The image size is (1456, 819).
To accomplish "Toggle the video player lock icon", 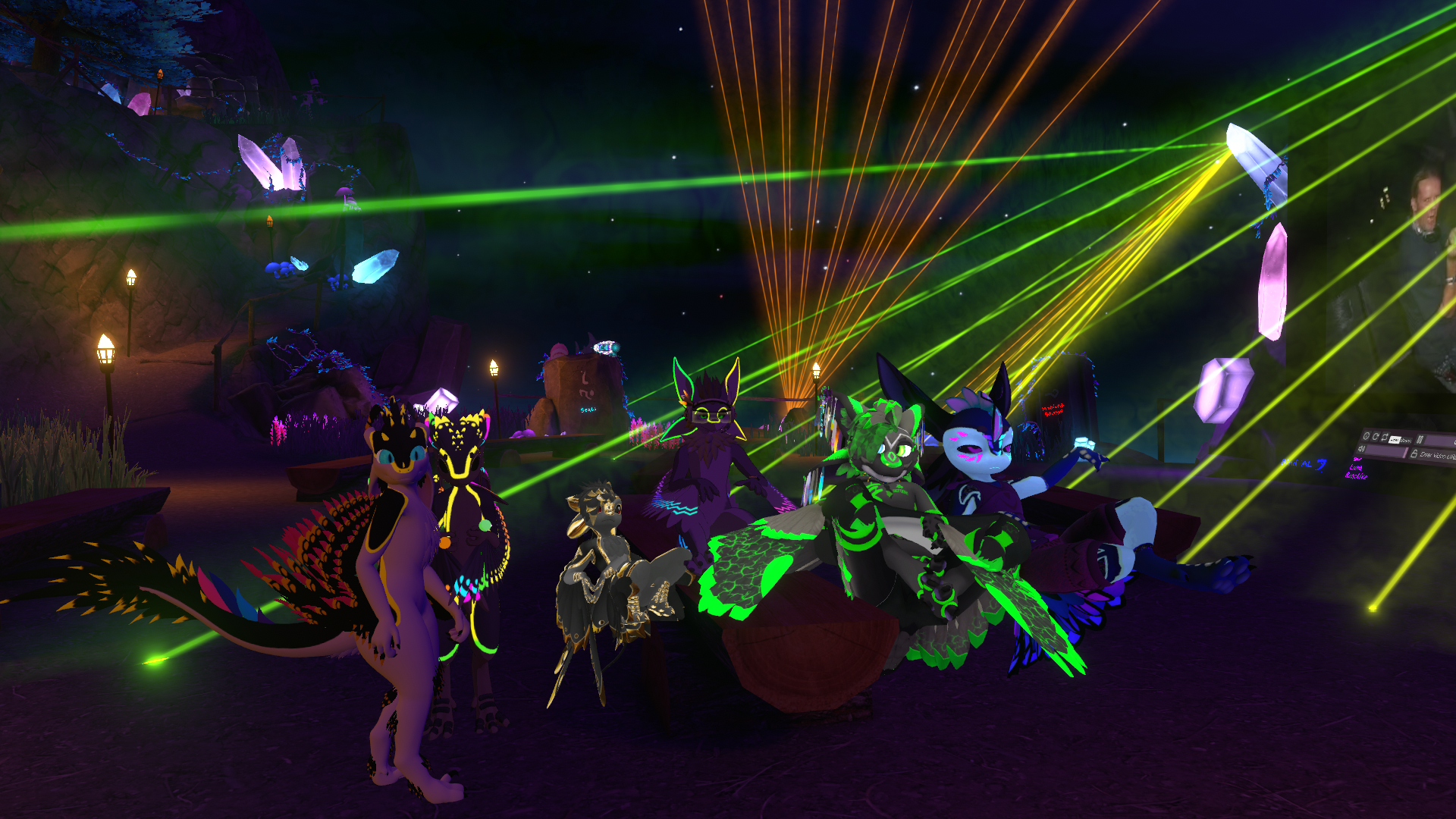I will 1414,453.
